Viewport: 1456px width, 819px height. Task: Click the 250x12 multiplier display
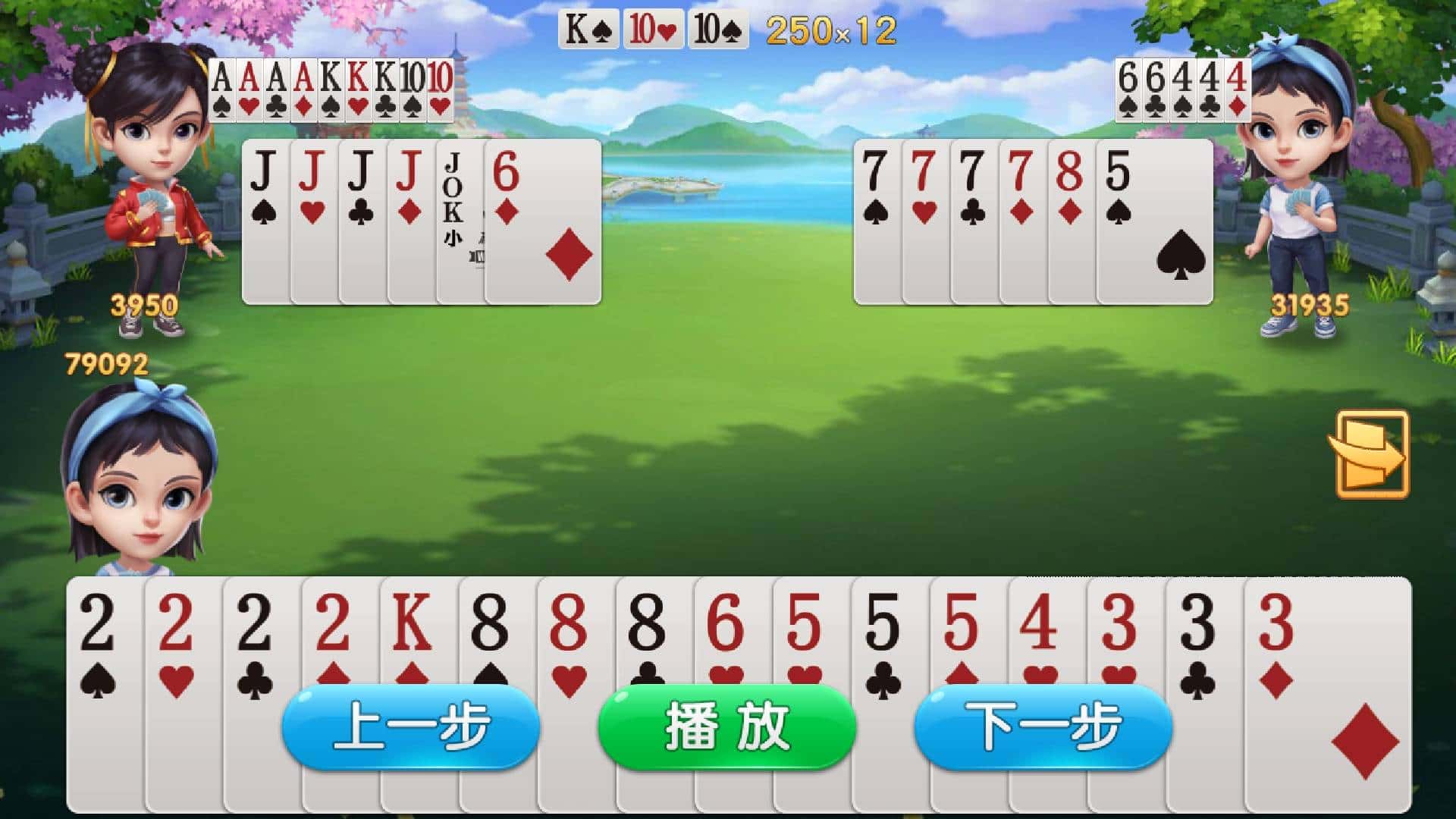tap(830, 30)
